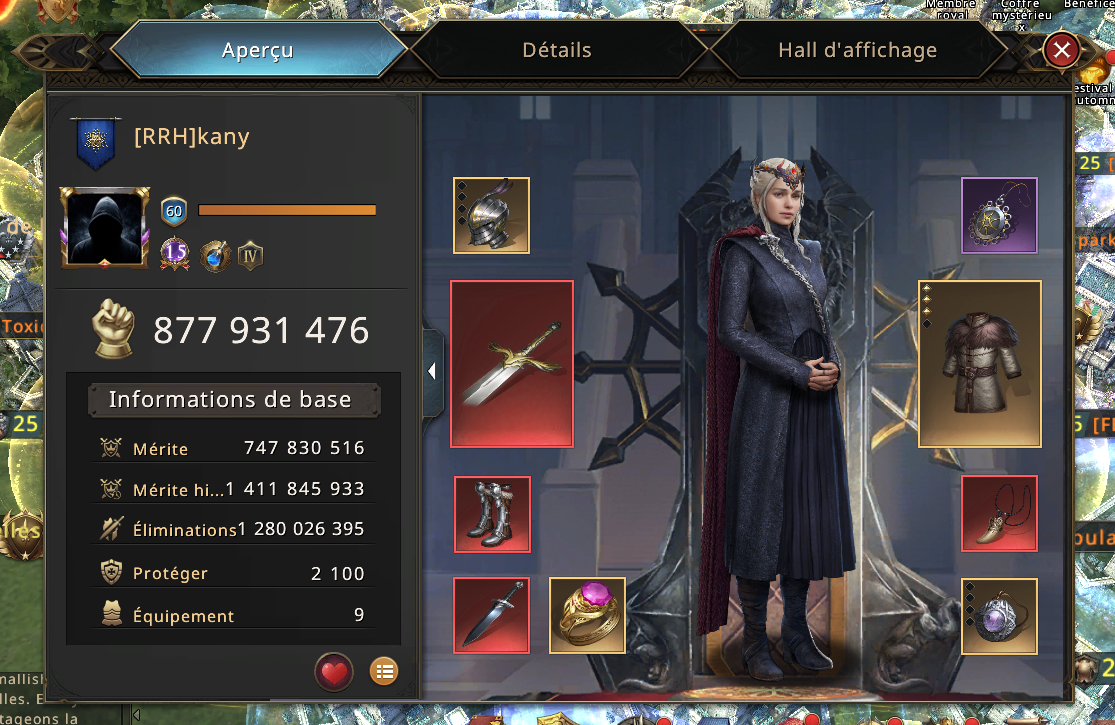Select the star medallion slot

click(999, 215)
